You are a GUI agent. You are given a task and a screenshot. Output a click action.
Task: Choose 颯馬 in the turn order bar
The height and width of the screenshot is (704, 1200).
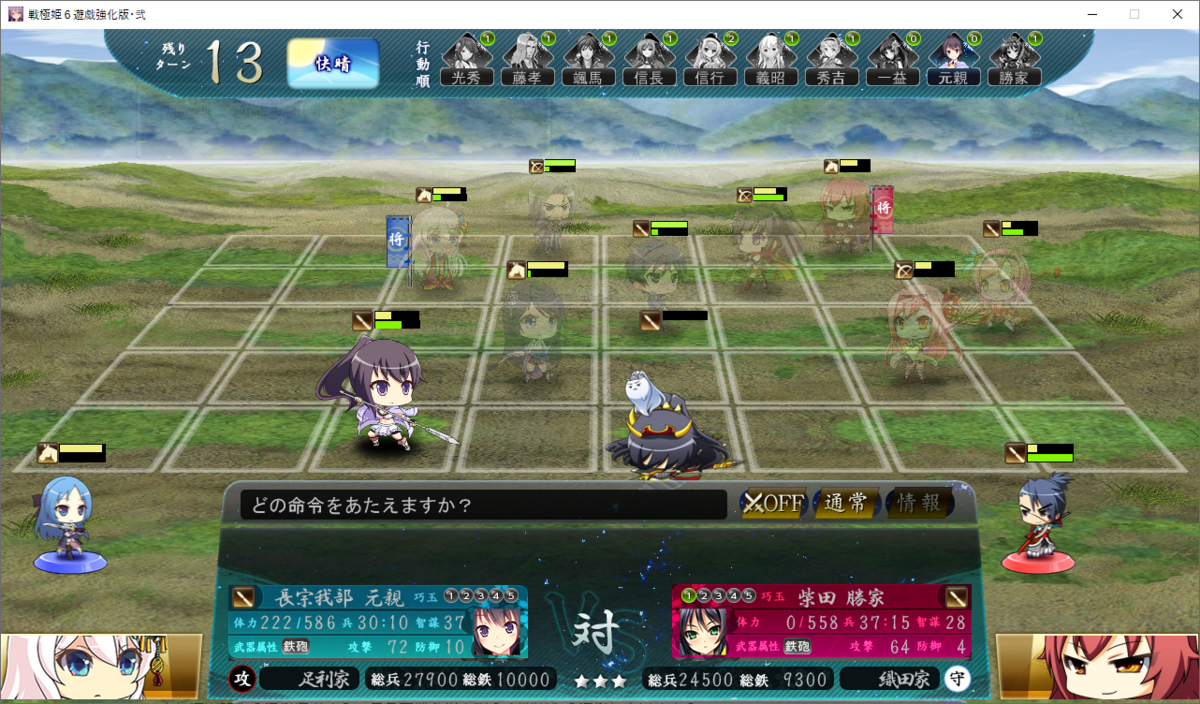589,60
